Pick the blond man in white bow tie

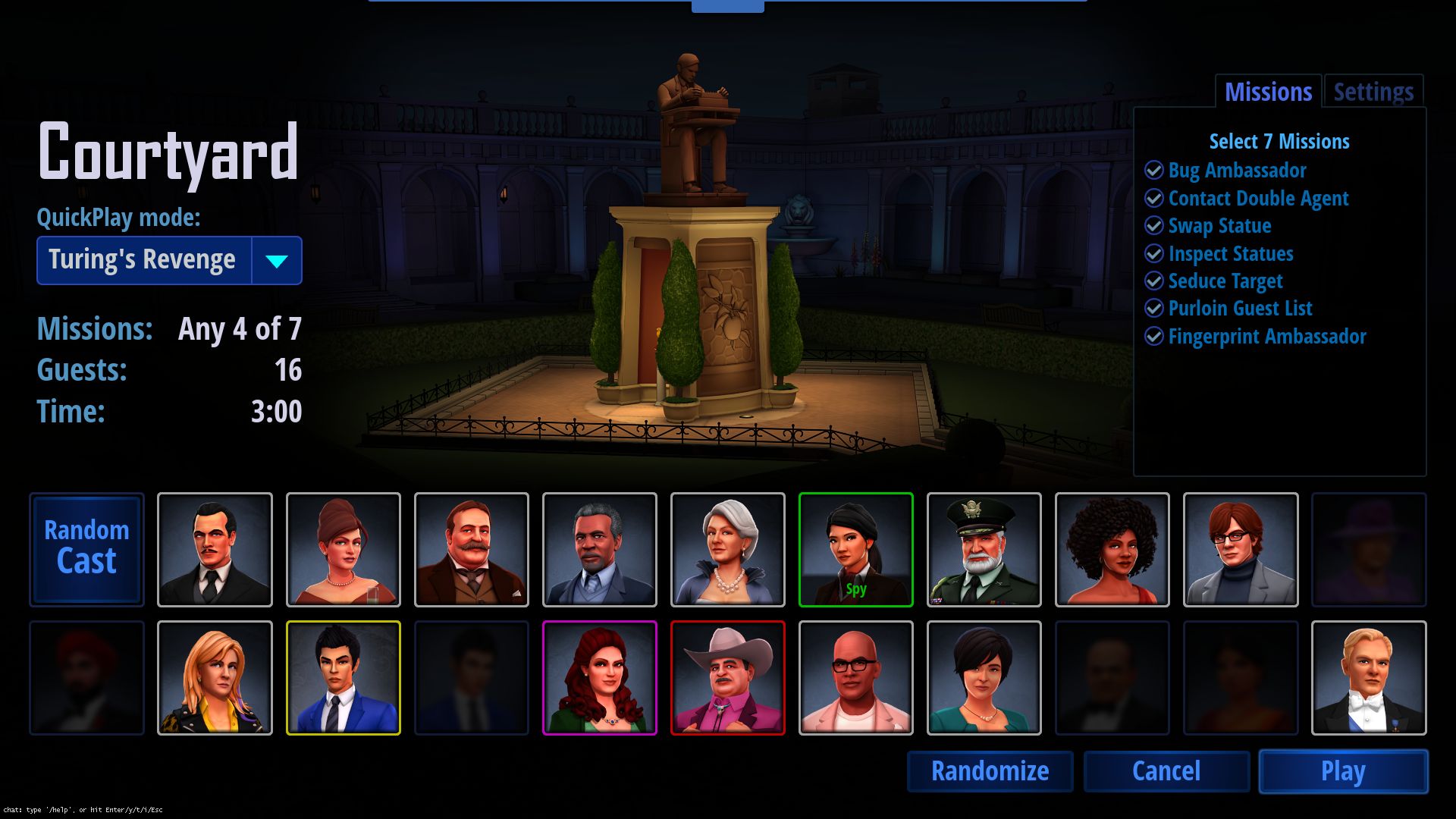pyautogui.click(x=1368, y=677)
